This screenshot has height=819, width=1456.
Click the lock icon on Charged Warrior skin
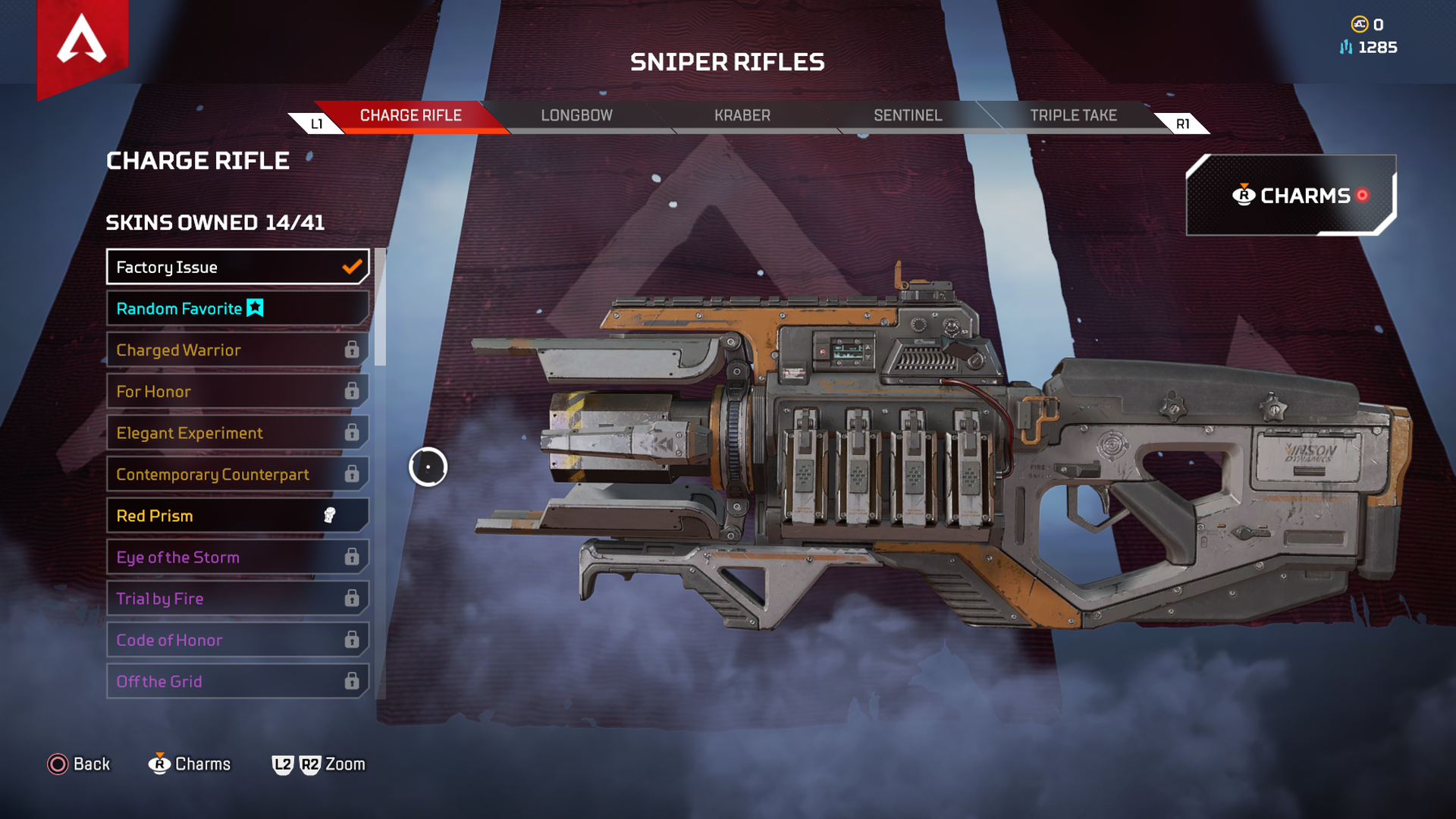pos(353,350)
